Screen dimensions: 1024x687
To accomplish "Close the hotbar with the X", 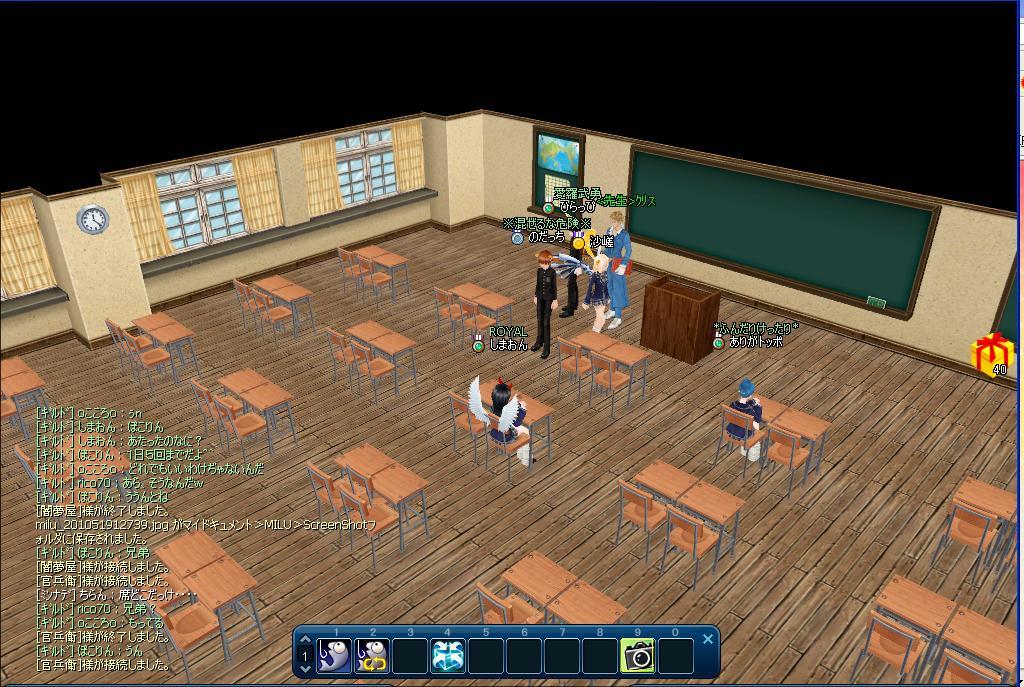I will point(708,639).
